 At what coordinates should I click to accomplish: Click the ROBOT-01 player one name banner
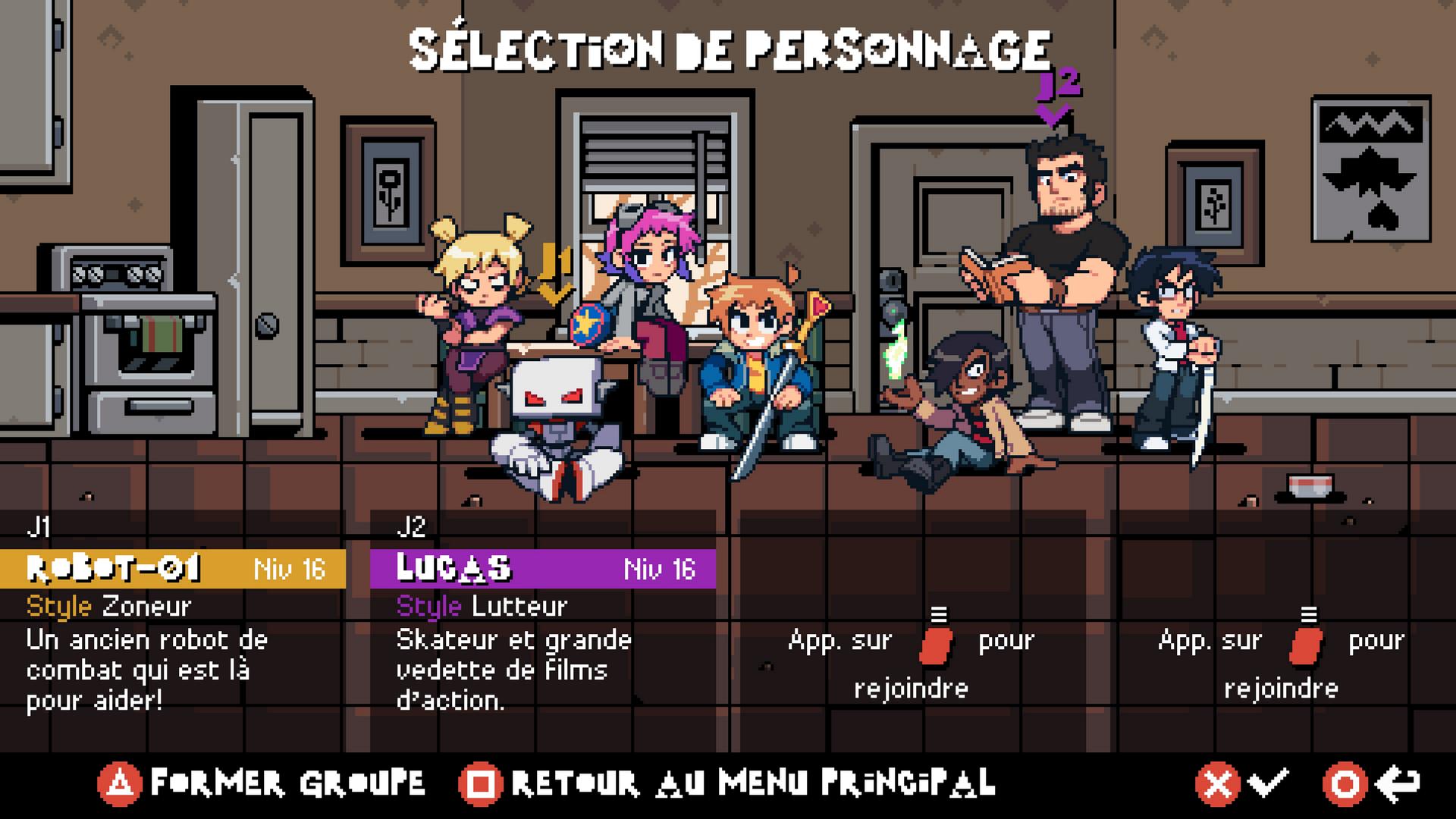(x=173, y=569)
